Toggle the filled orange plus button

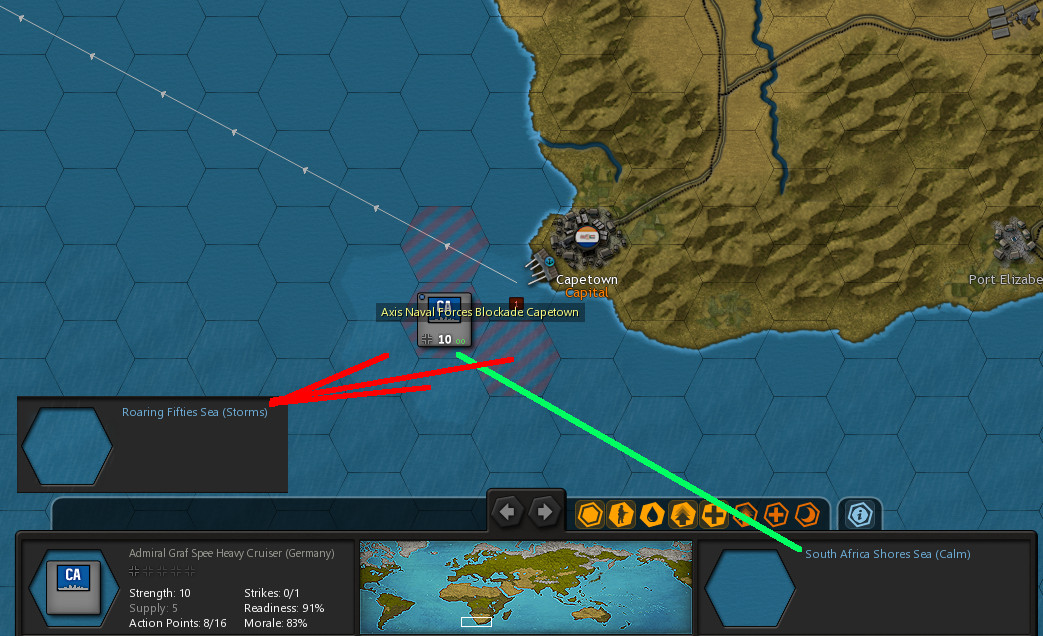click(x=714, y=514)
